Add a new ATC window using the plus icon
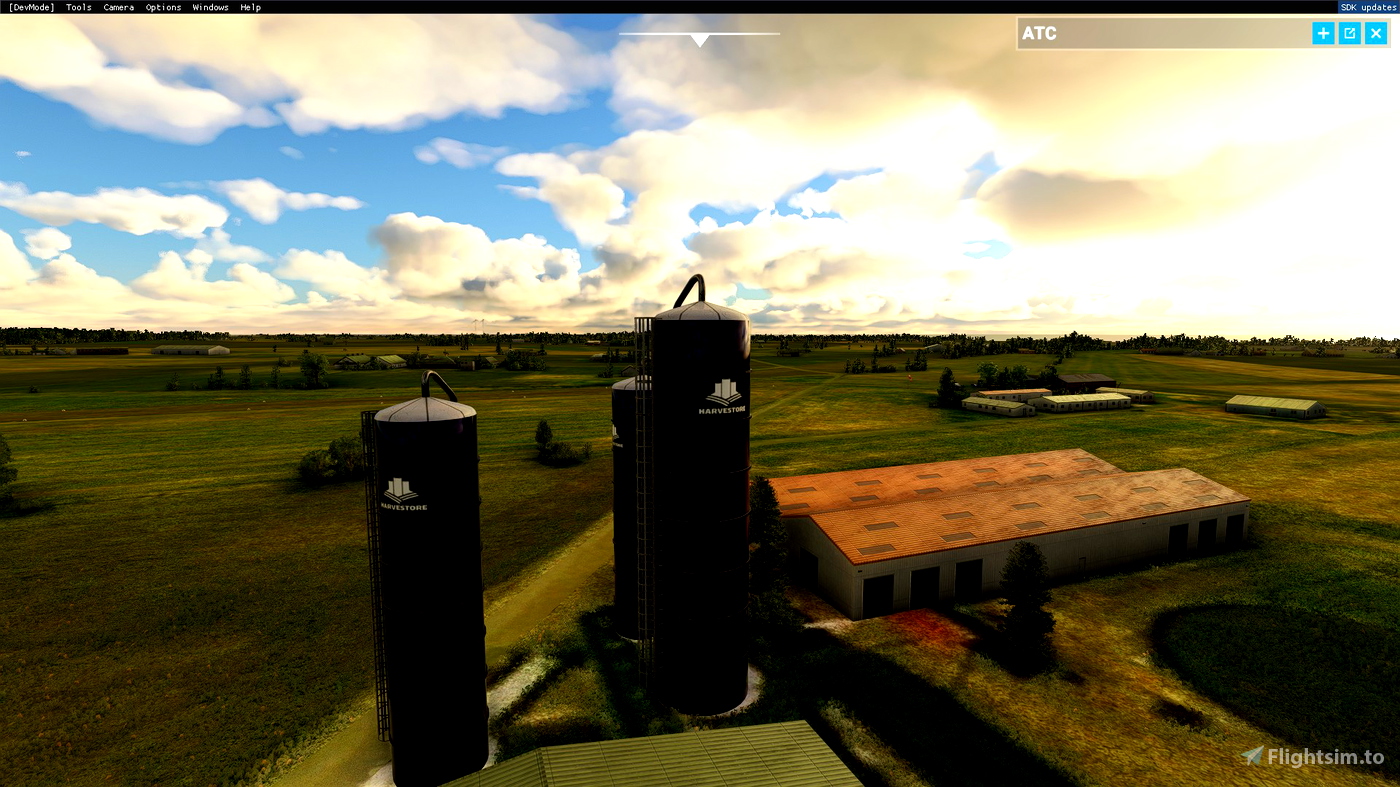The image size is (1400, 787). click(x=1322, y=32)
